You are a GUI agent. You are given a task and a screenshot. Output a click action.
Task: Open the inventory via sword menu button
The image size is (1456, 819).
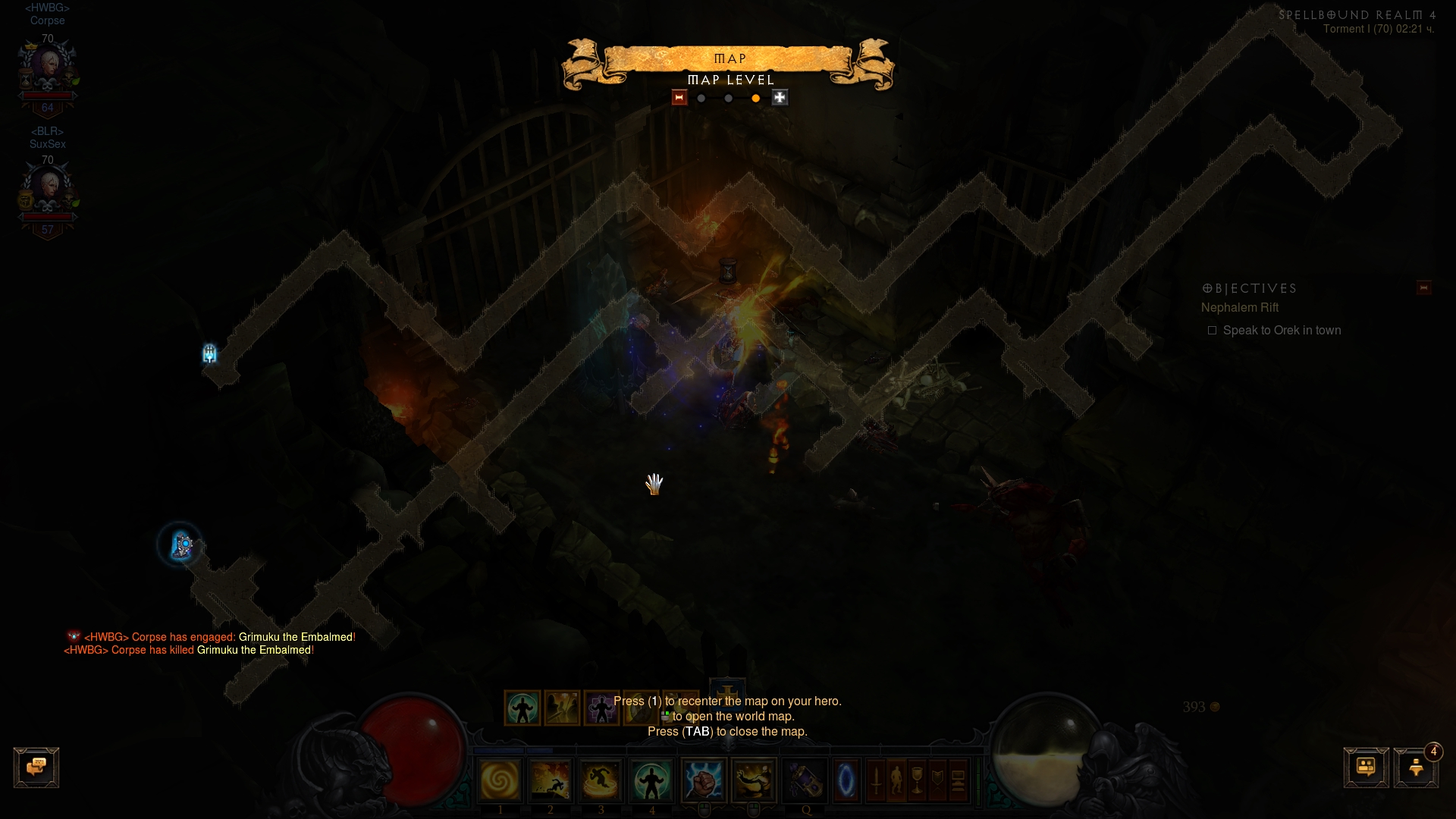pos(877,780)
